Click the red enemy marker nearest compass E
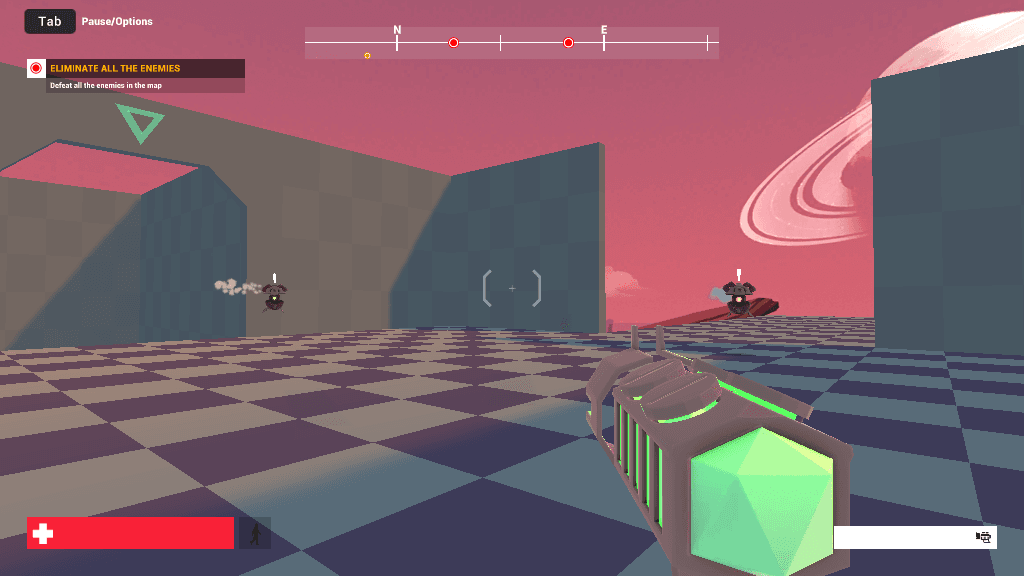Image resolution: width=1024 pixels, height=576 pixels. (x=568, y=43)
